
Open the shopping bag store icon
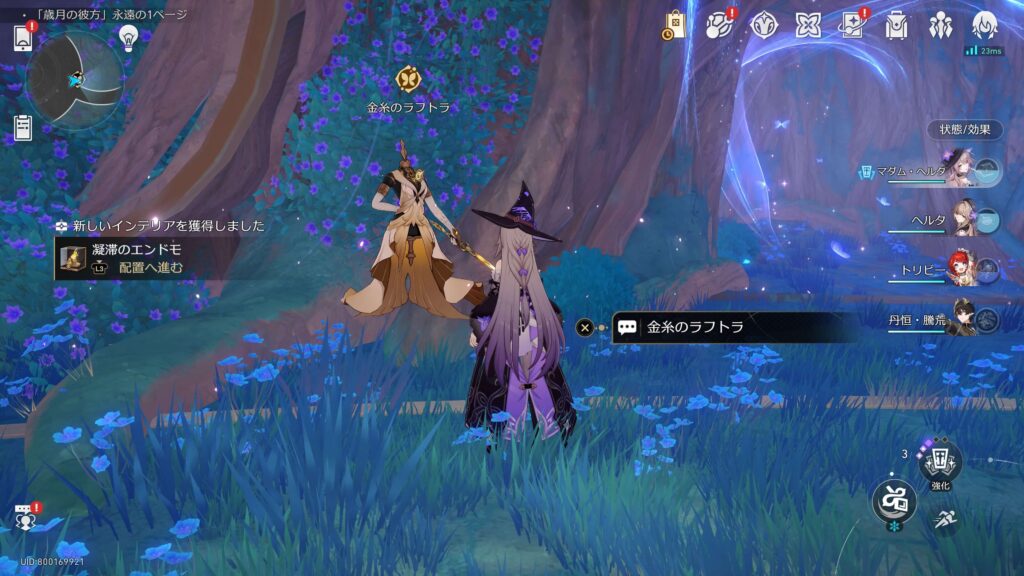tap(674, 26)
